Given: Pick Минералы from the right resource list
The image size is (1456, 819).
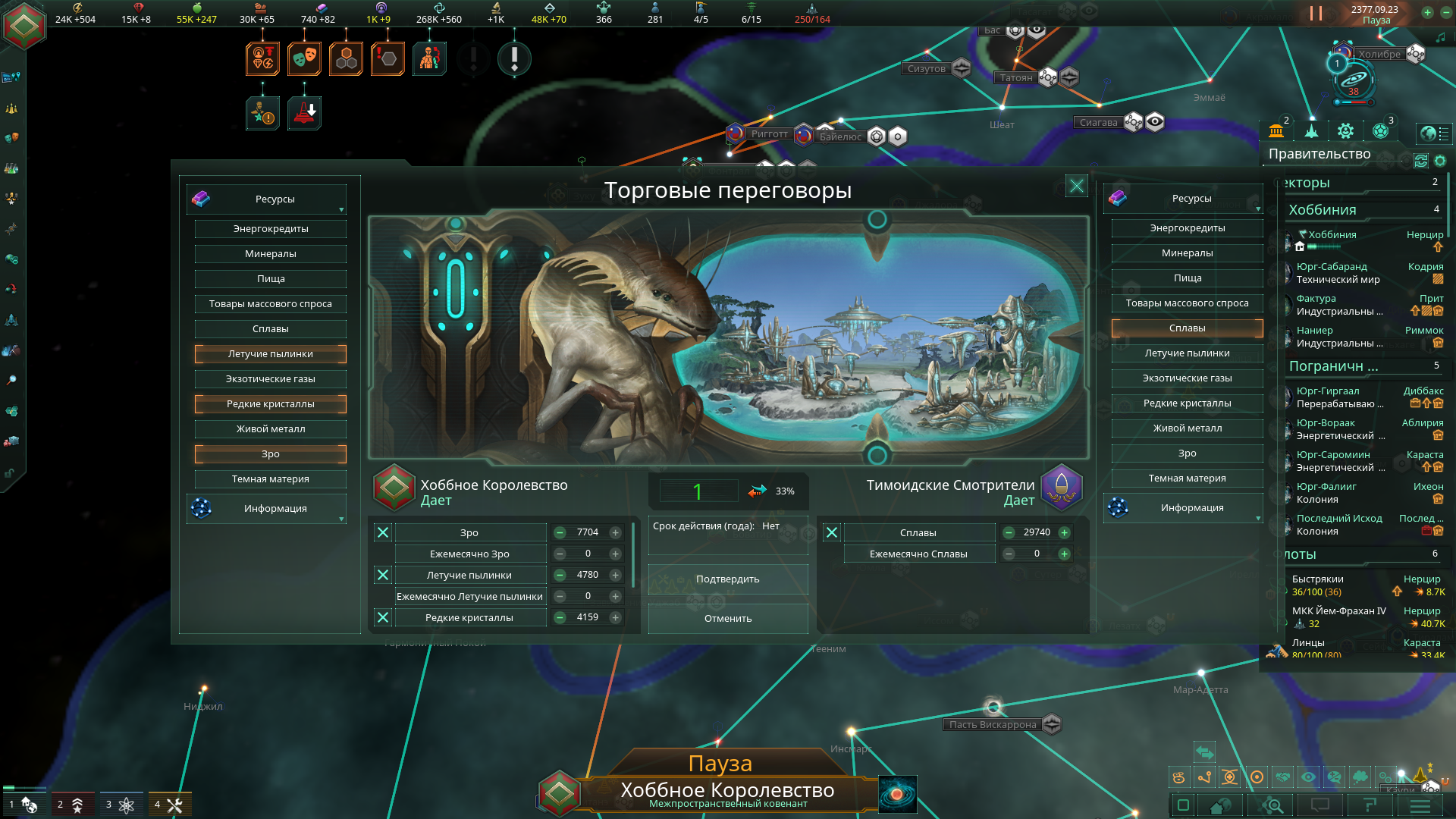Looking at the screenshot, I should pyautogui.click(x=1187, y=253).
